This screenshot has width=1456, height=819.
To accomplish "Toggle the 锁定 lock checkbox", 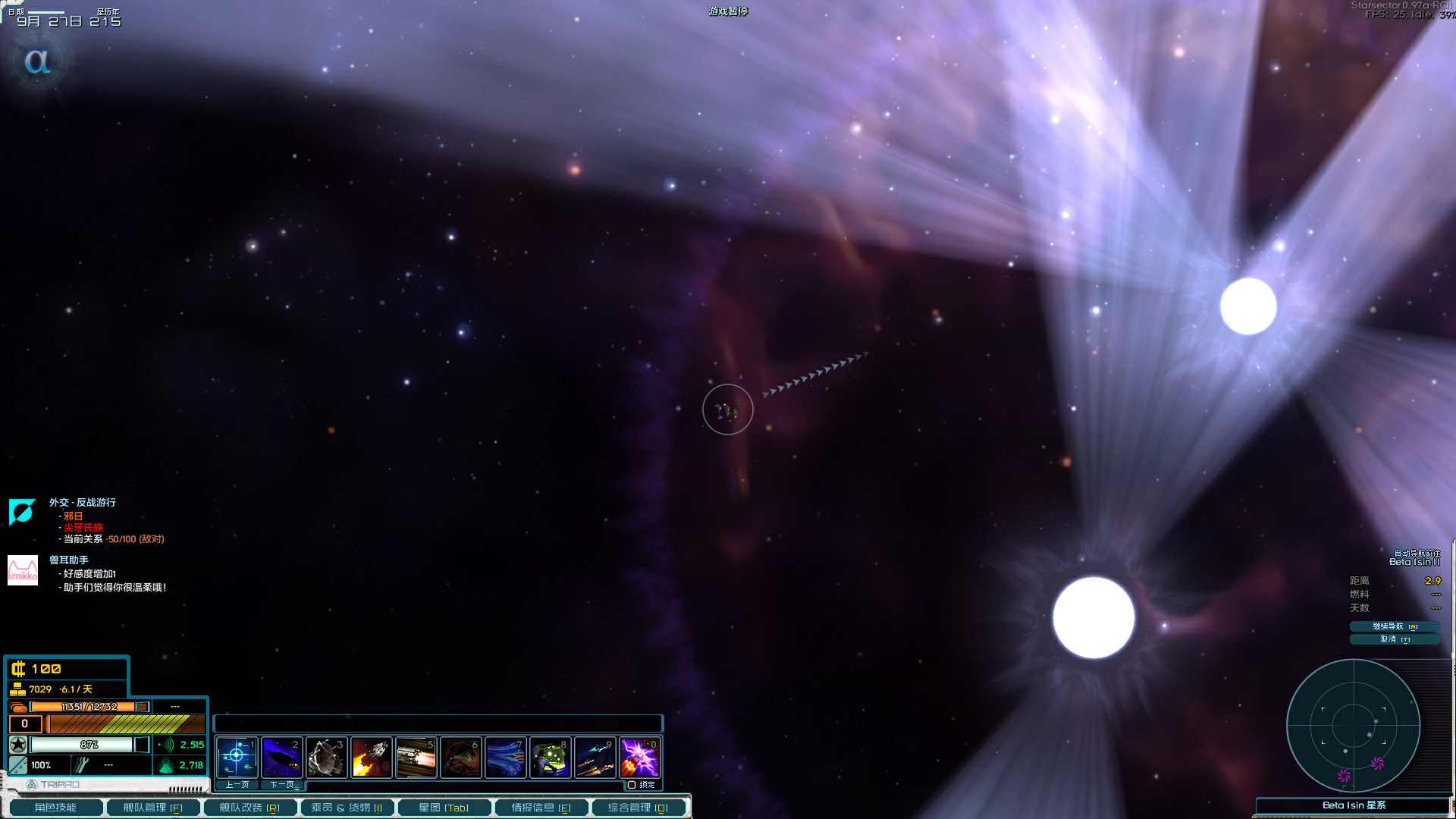I will click(632, 785).
